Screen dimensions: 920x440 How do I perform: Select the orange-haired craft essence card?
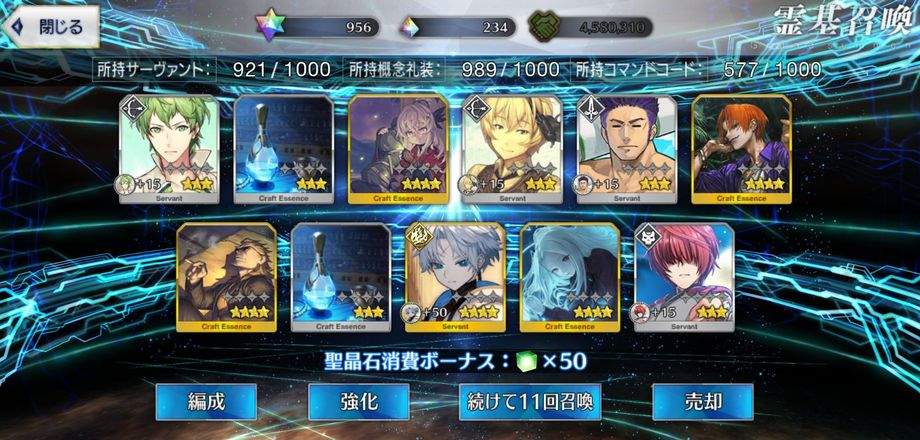click(741, 149)
